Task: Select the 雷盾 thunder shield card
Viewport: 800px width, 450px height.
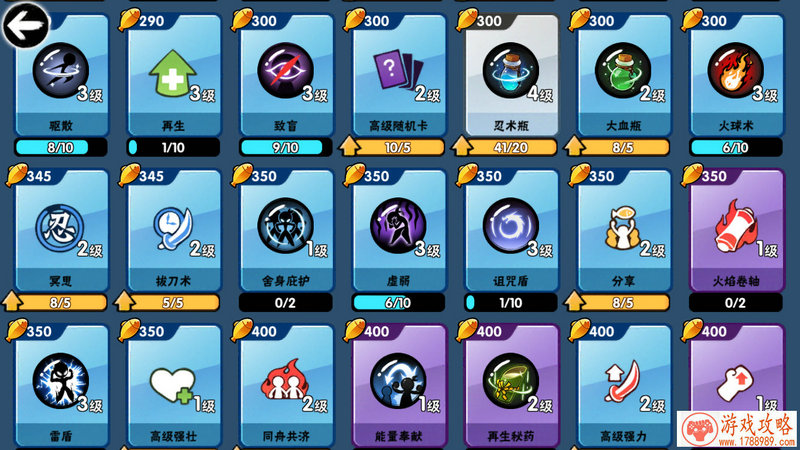Action: pos(62,385)
